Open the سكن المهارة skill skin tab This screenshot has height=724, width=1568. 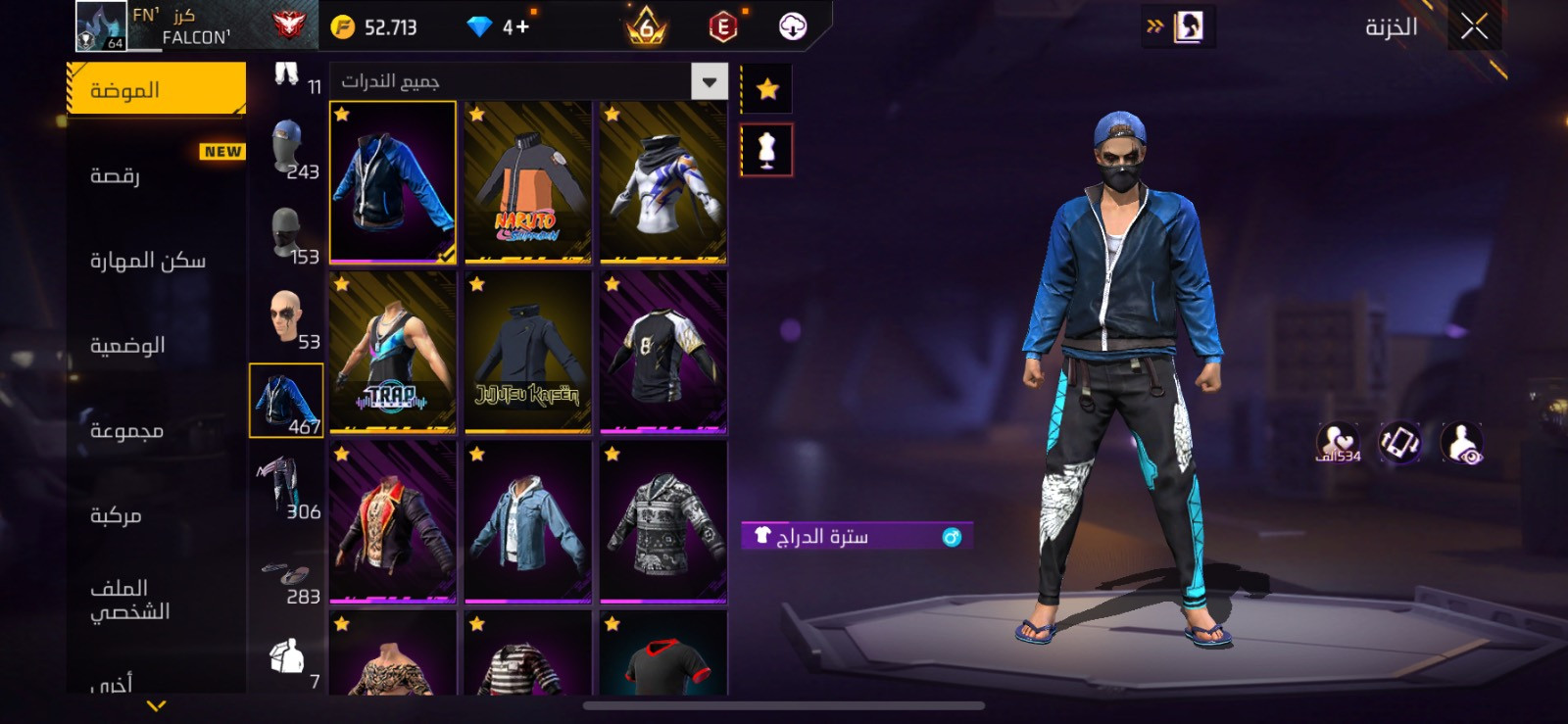(x=157, y=261)
